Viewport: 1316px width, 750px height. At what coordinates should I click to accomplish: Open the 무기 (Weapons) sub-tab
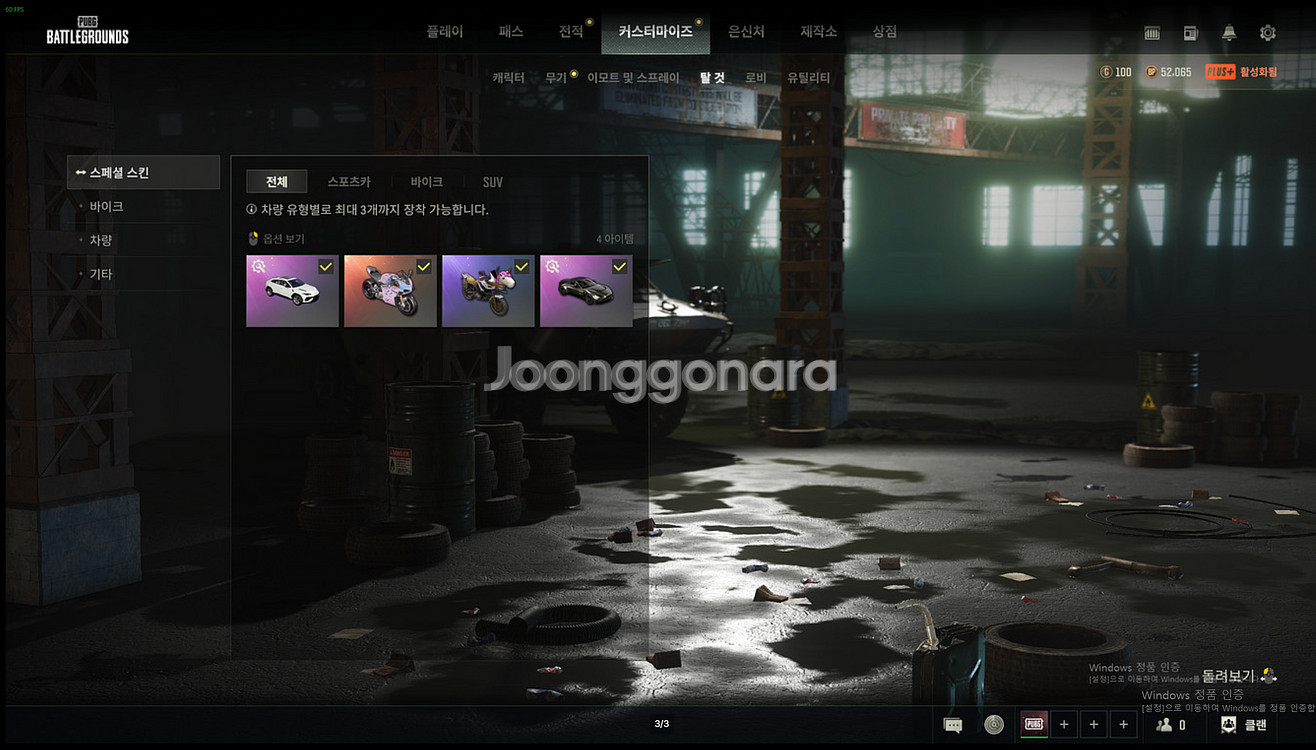pyautogui.click(x=556, y=78)
